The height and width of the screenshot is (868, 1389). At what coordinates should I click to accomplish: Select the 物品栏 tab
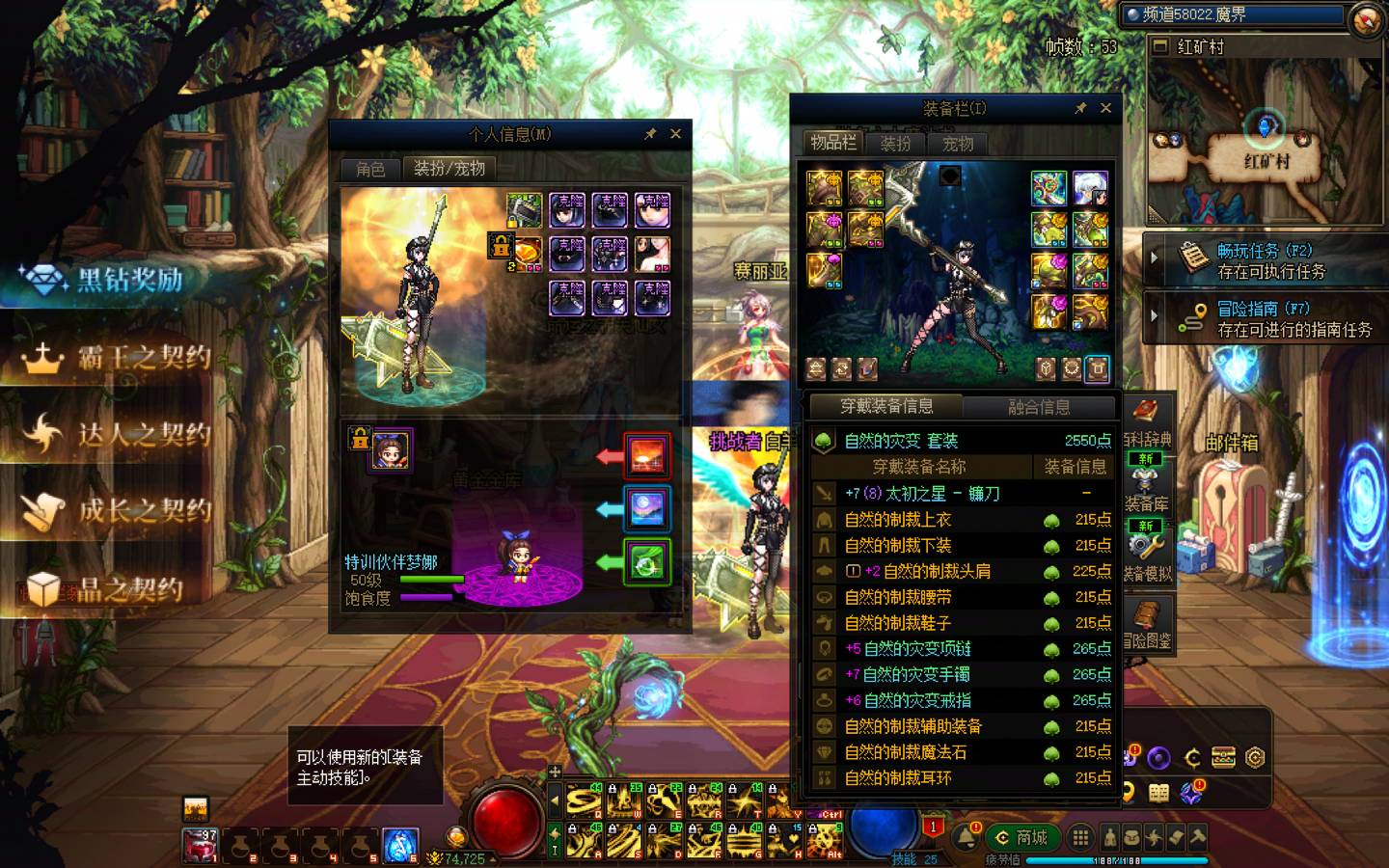tap(832, 143)
